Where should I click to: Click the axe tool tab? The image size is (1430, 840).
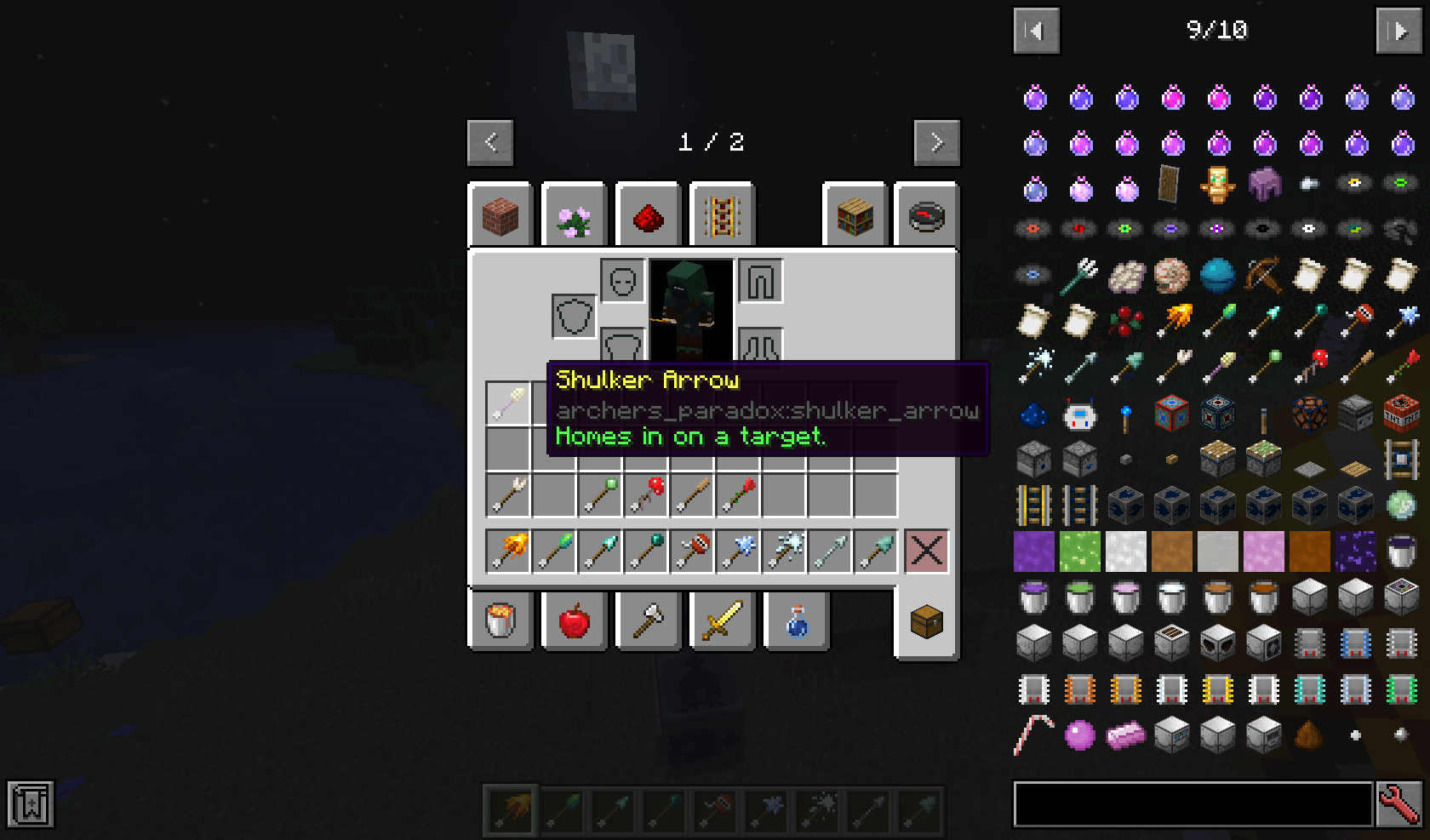tap(648, 621)
